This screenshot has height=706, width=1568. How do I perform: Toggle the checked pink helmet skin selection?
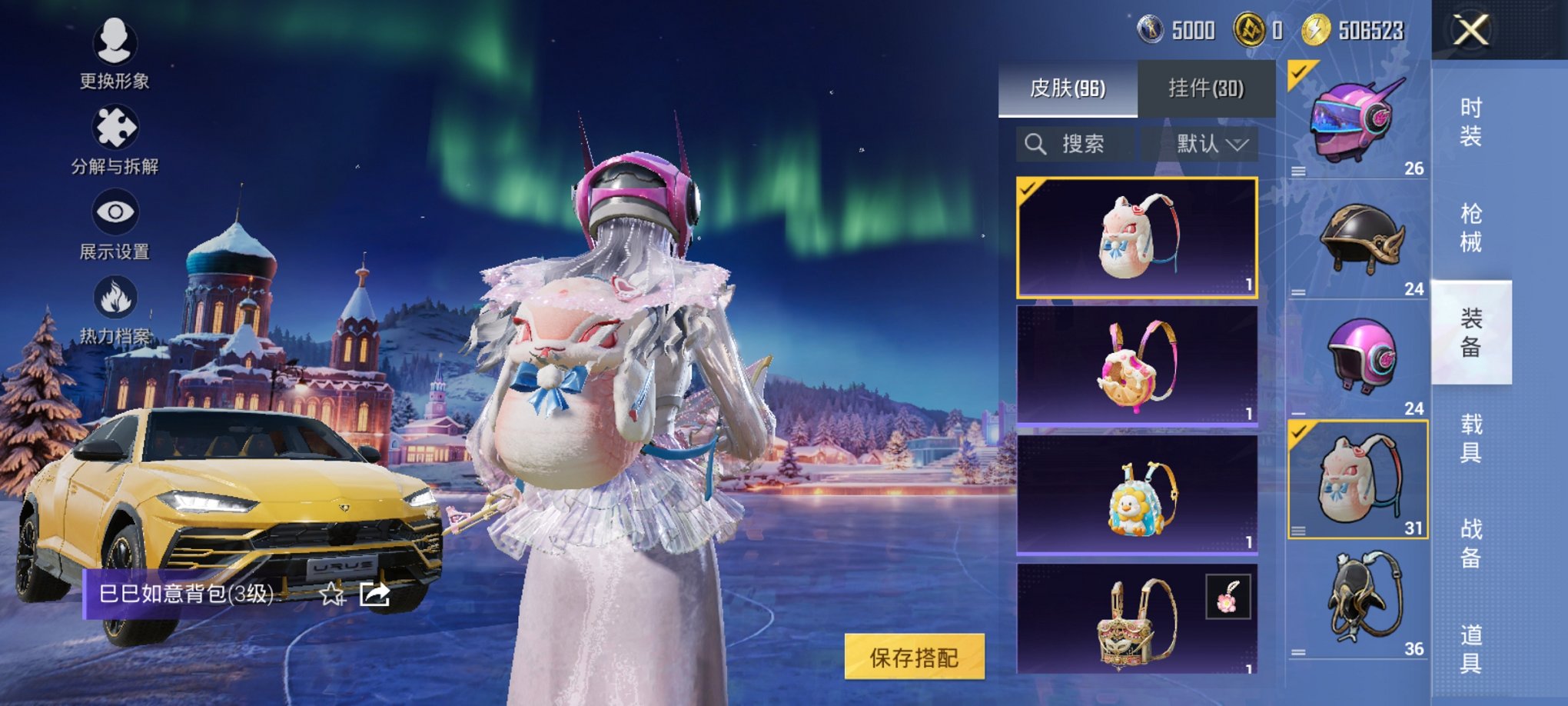point(1357,118)
